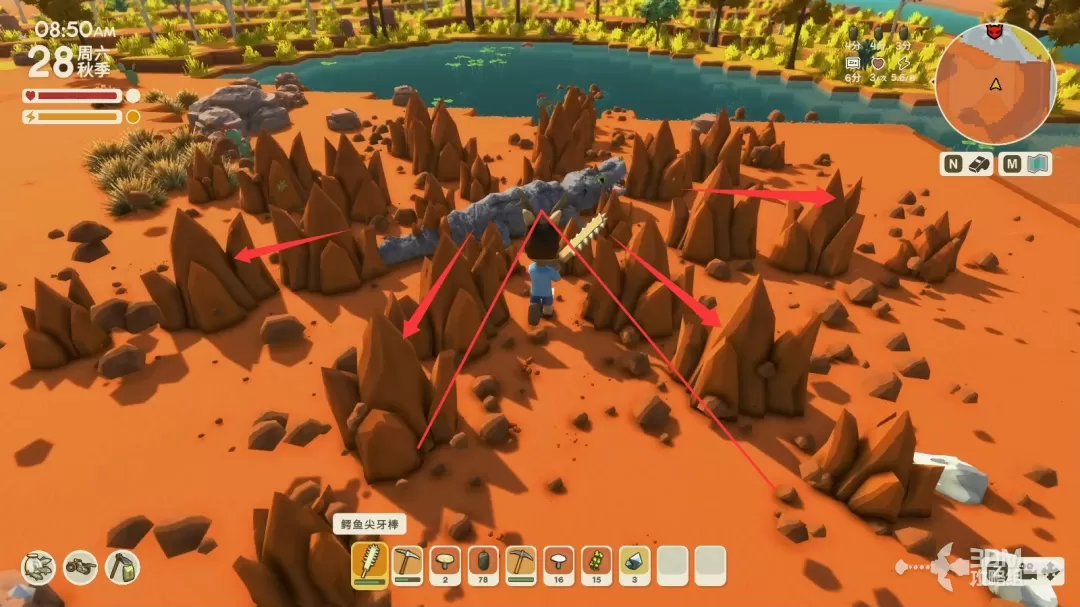
Task: Select the white mushroom stack of 16
Action: pyautogui.click(x=559, y=565)
